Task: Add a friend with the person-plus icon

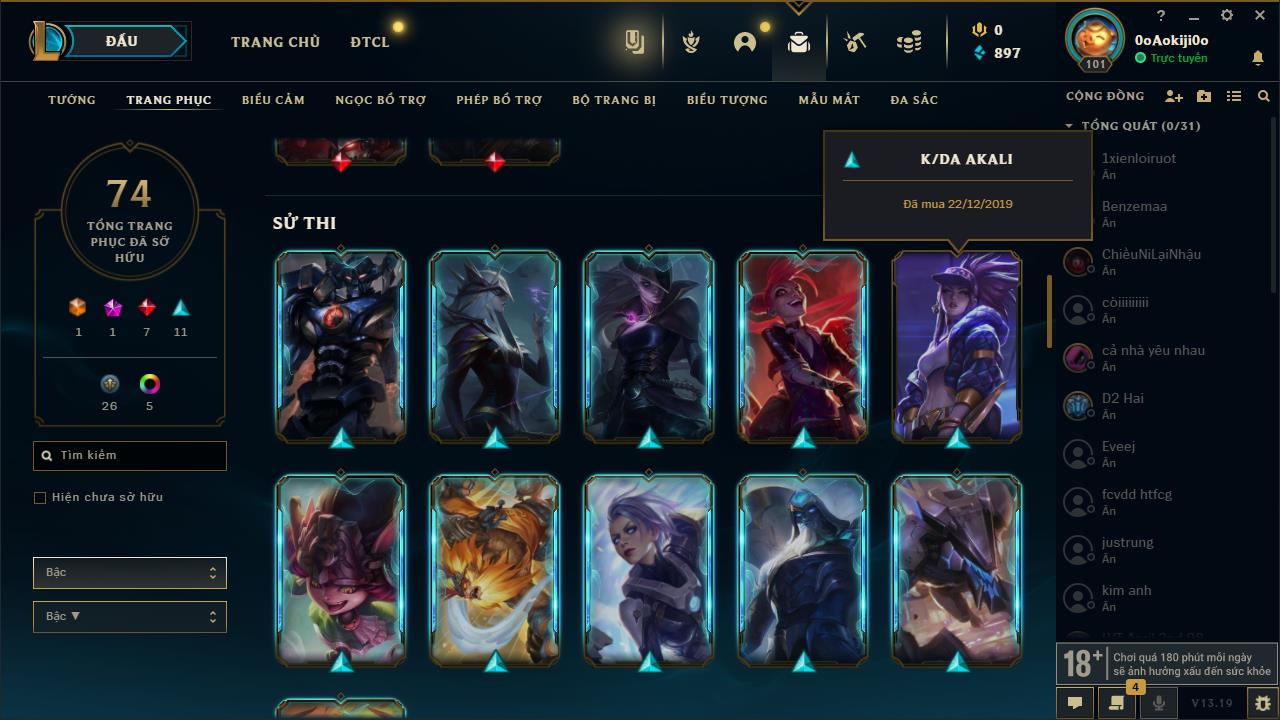Action: tap(1174, 96)
